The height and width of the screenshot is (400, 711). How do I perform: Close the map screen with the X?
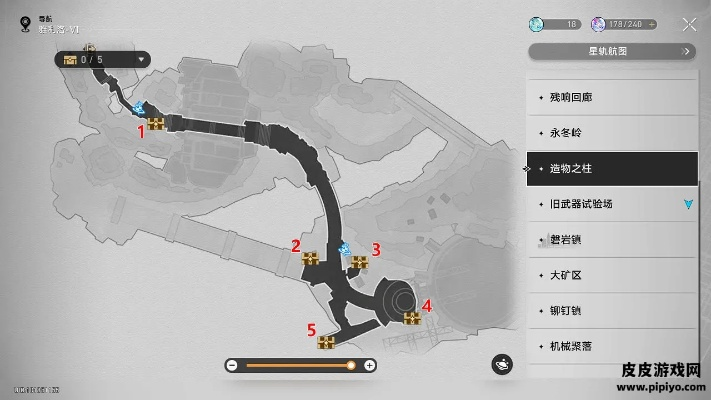point(689,24)
